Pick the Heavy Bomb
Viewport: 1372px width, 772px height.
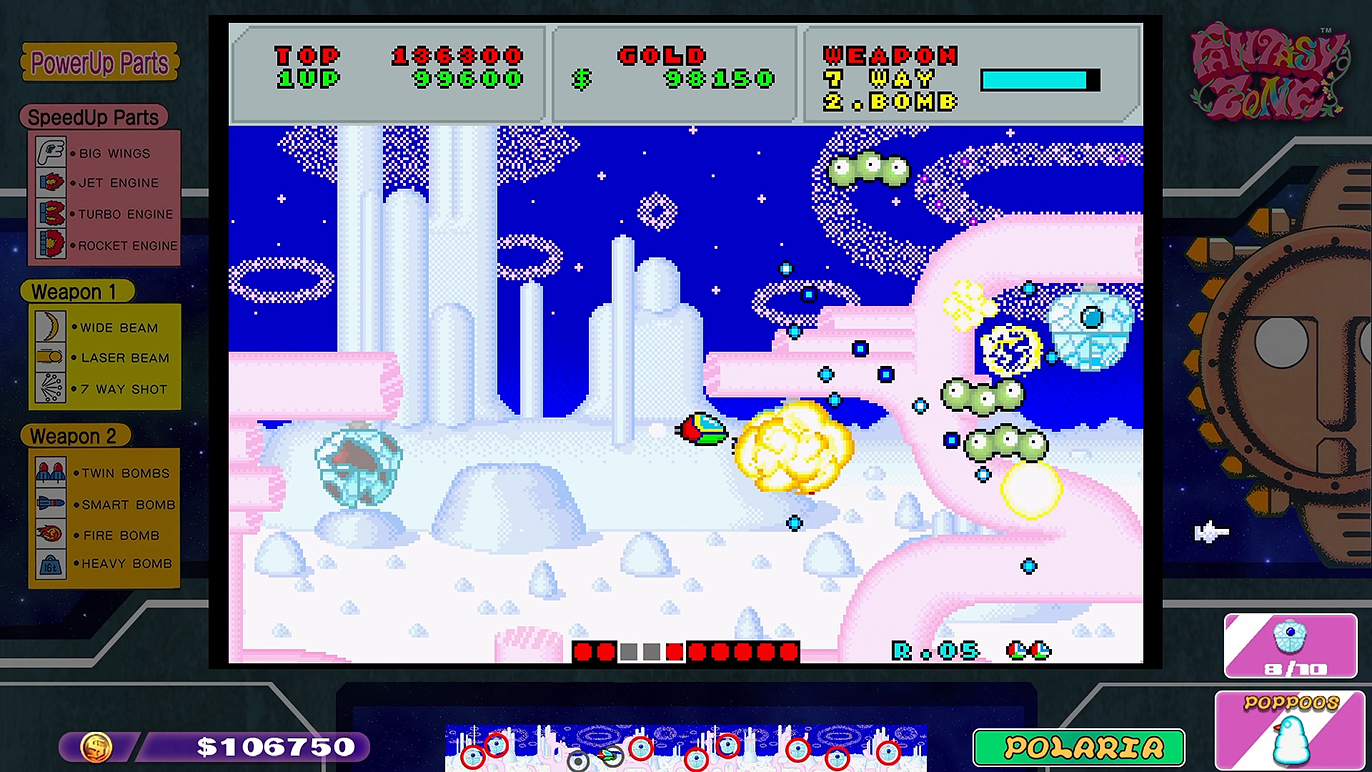pyautogui.click(x=104, y=564)
